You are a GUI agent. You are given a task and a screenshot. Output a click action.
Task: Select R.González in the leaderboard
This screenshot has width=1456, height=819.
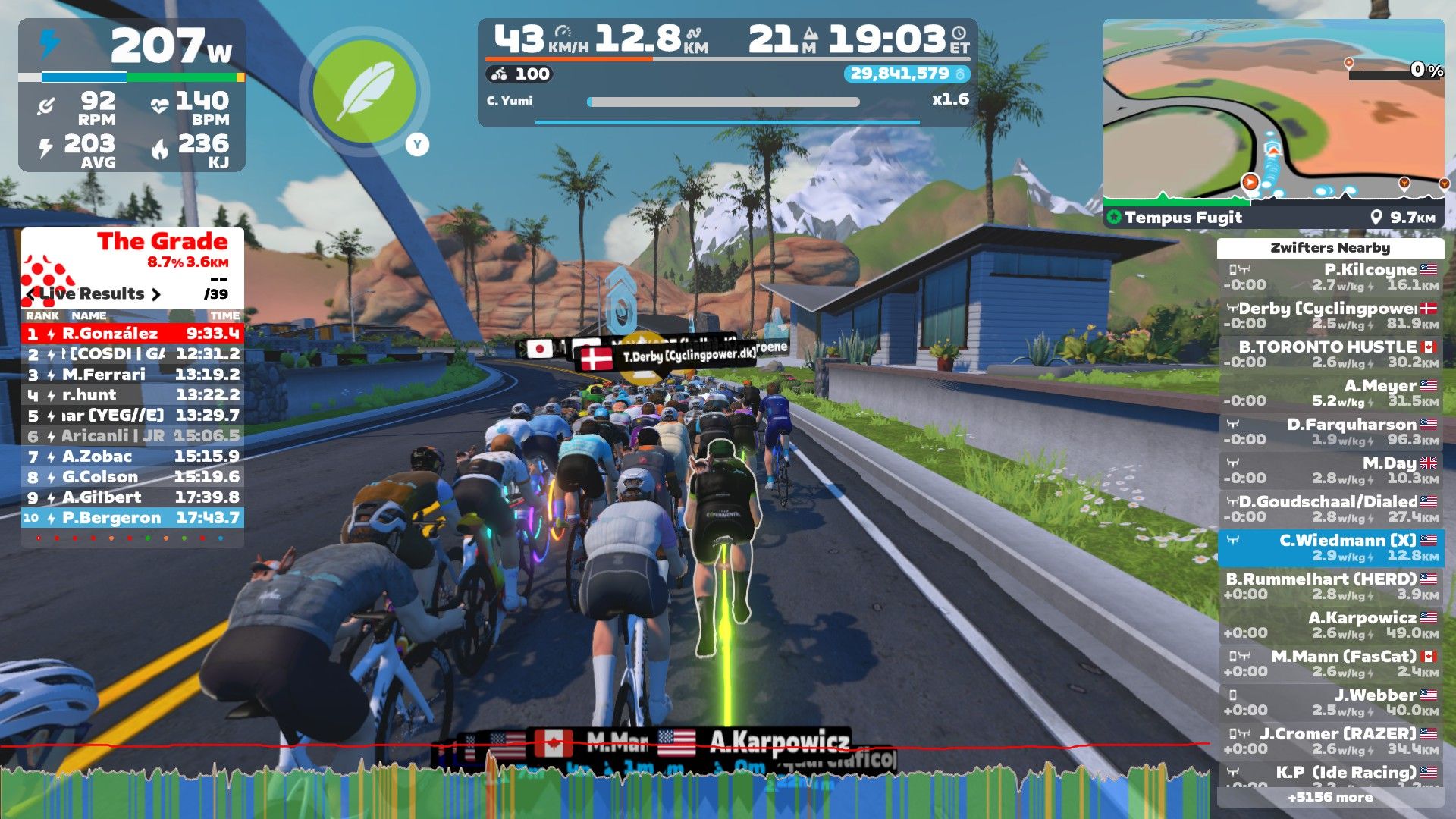(x=133, y=334)
